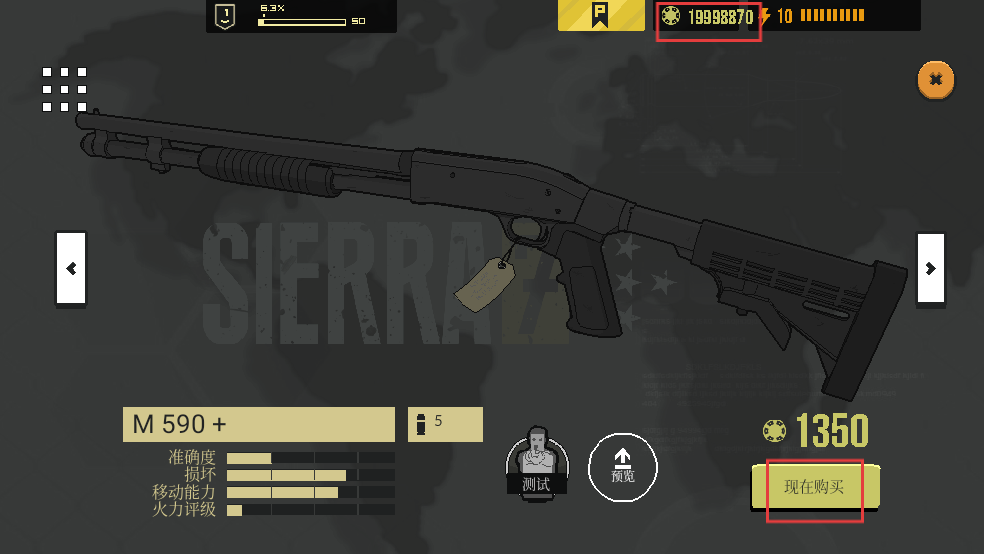Show the previous weapon with left arrow

pos(71,268)
